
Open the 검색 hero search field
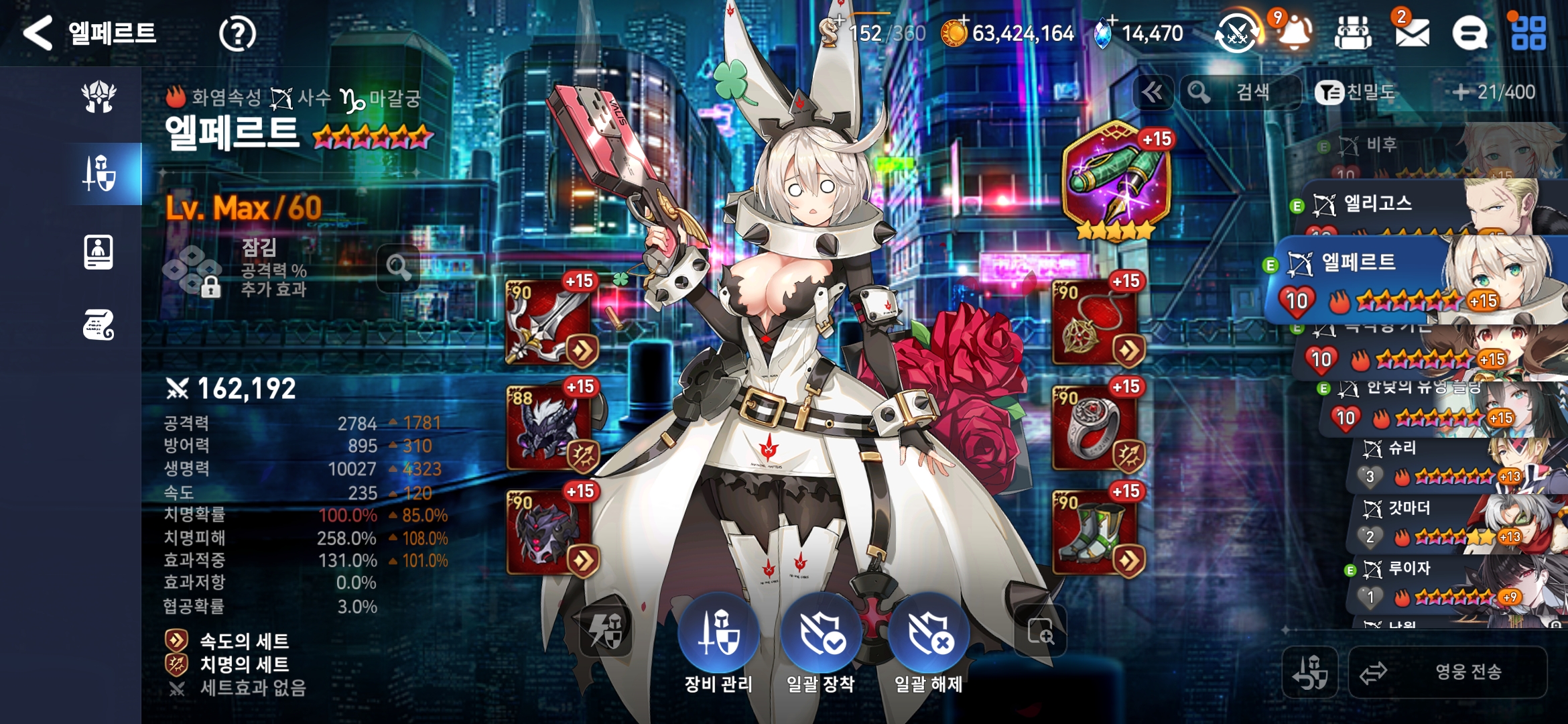(1240, 92)
